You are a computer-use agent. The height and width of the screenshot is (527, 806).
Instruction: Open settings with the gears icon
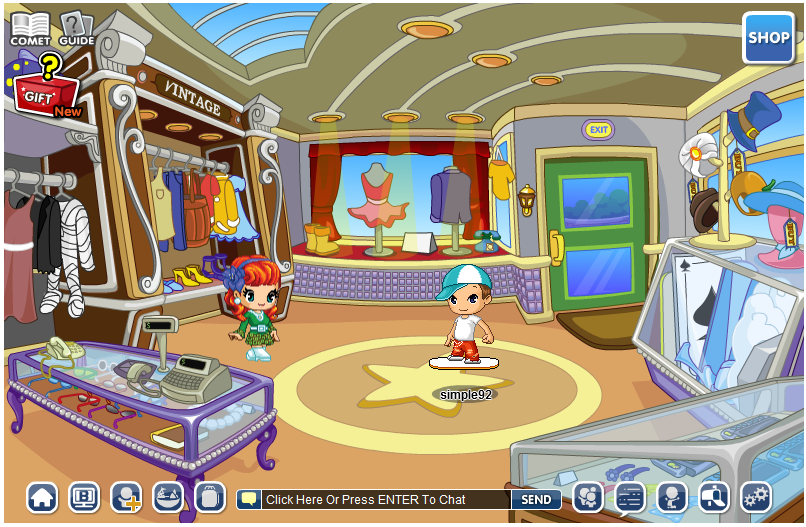[756, 497]
